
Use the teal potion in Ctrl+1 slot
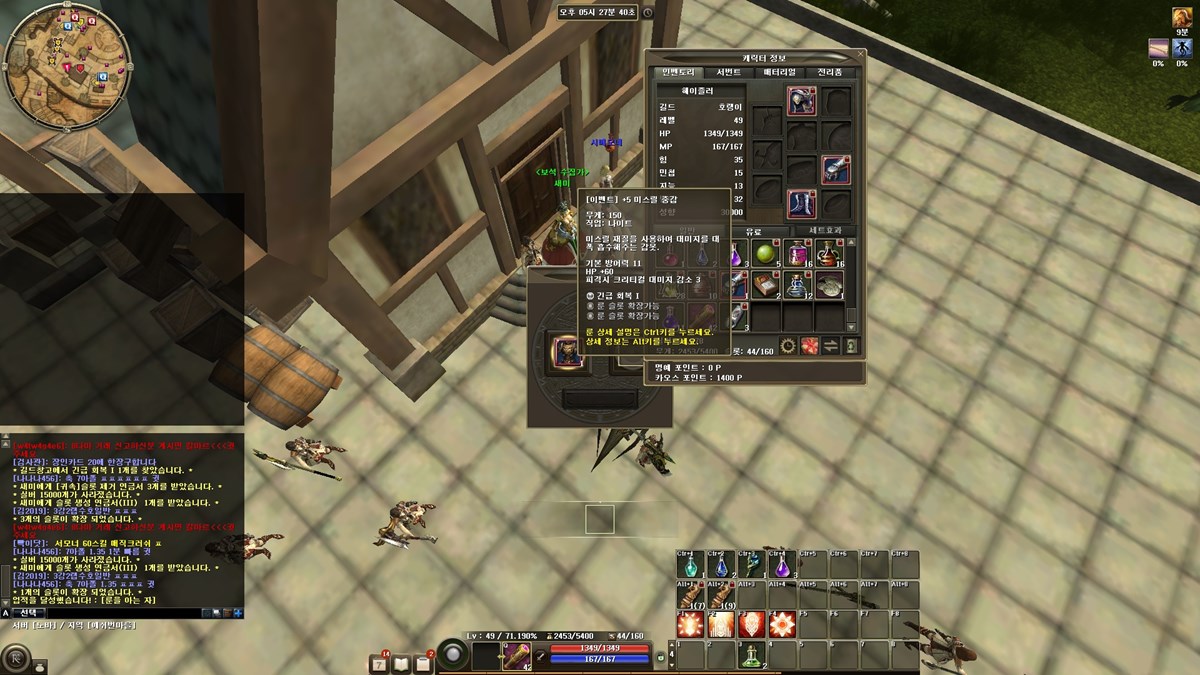coord(688,567)
